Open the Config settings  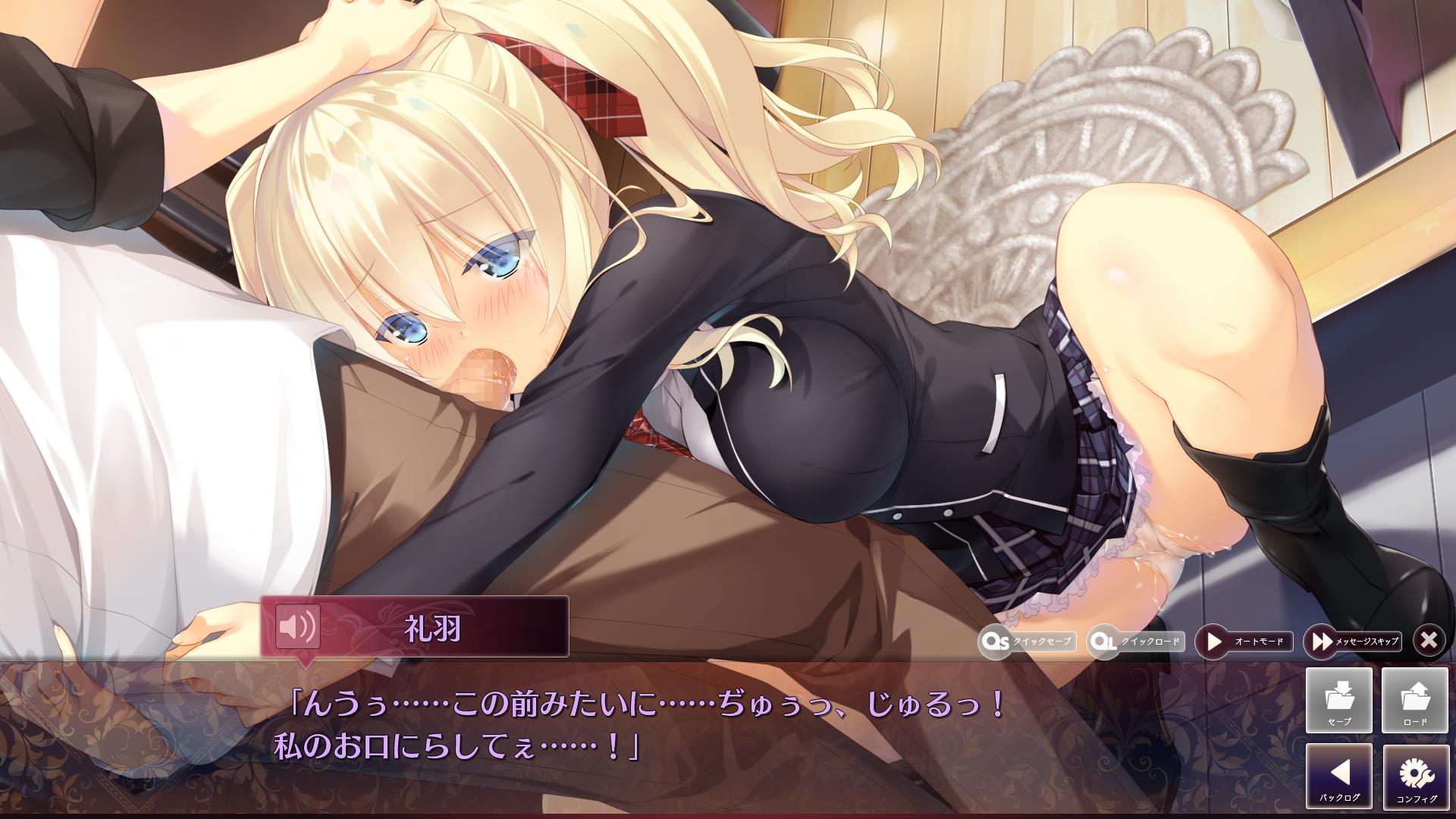tap(1415, 776)
